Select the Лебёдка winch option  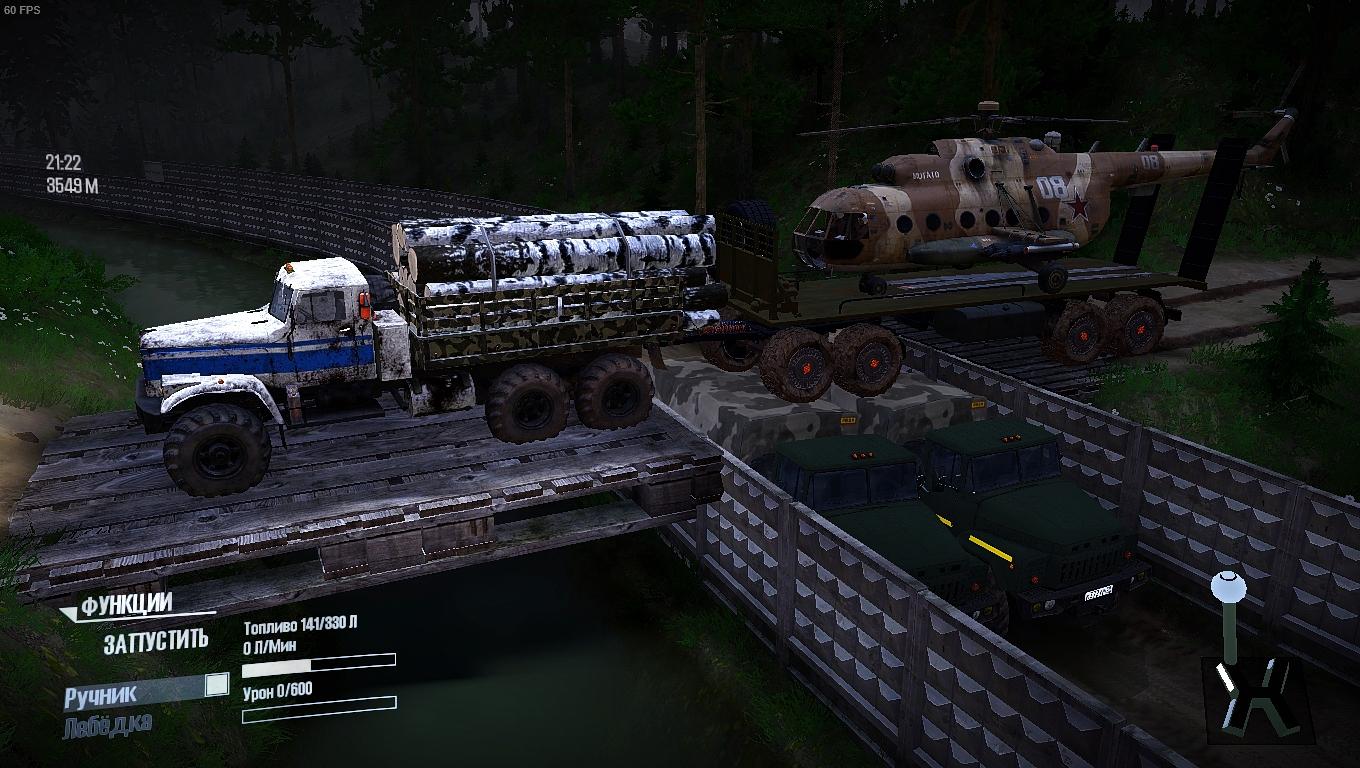coord(108,725)
